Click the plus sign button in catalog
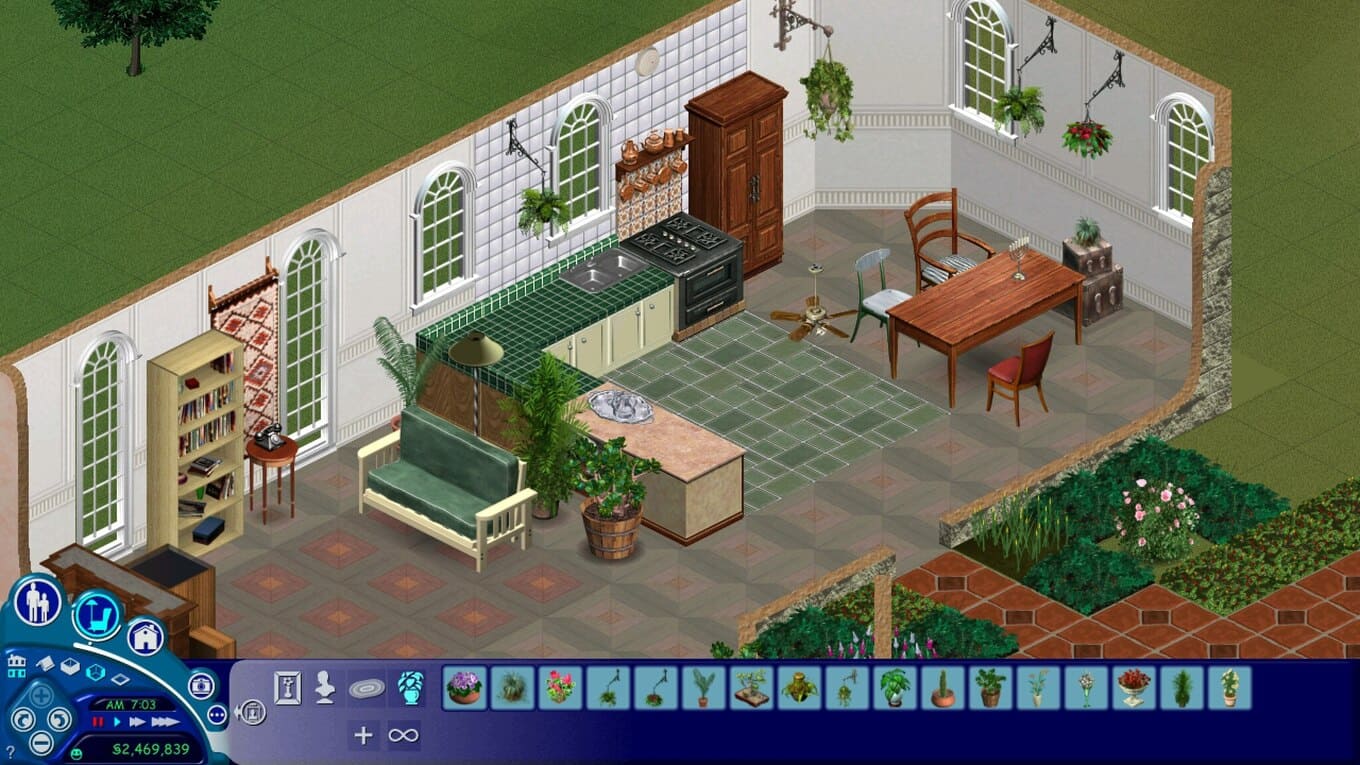Image resolution: width=1360 pixels, height=765 pixels. (363, 735)
